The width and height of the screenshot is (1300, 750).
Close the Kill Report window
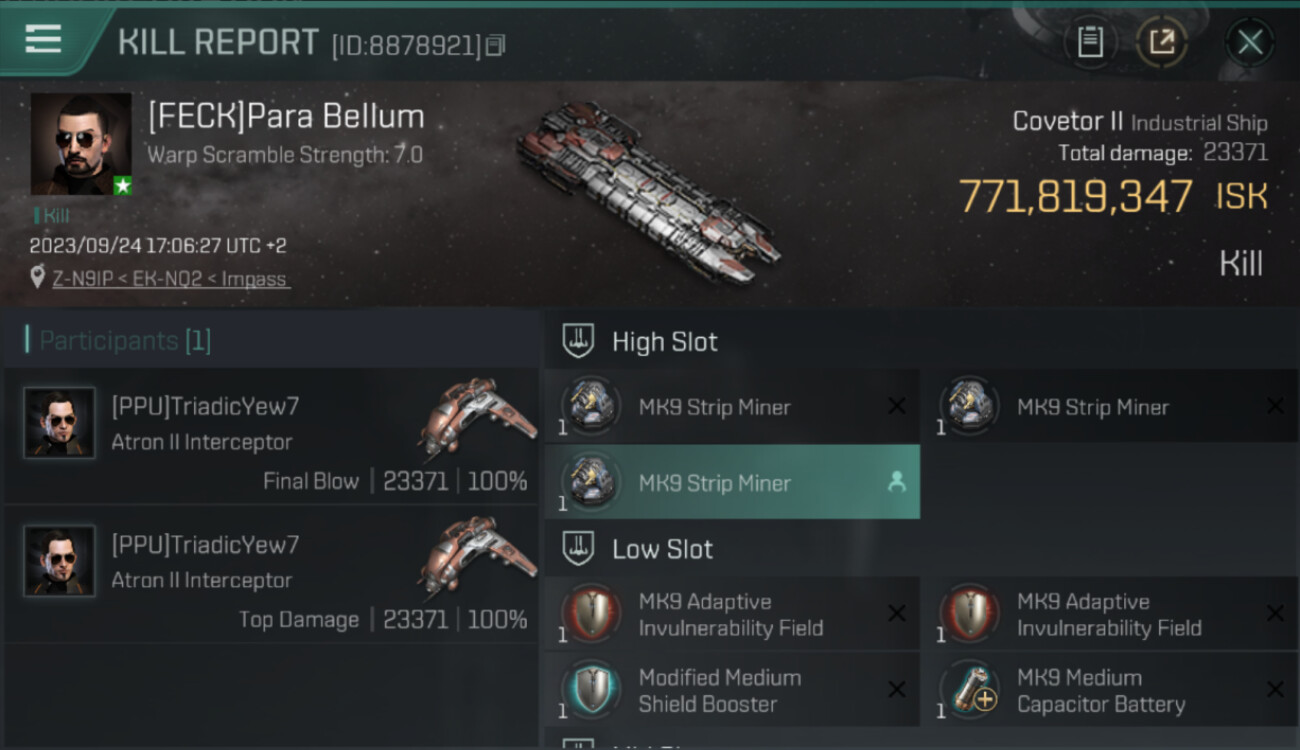coord(1249,42)
